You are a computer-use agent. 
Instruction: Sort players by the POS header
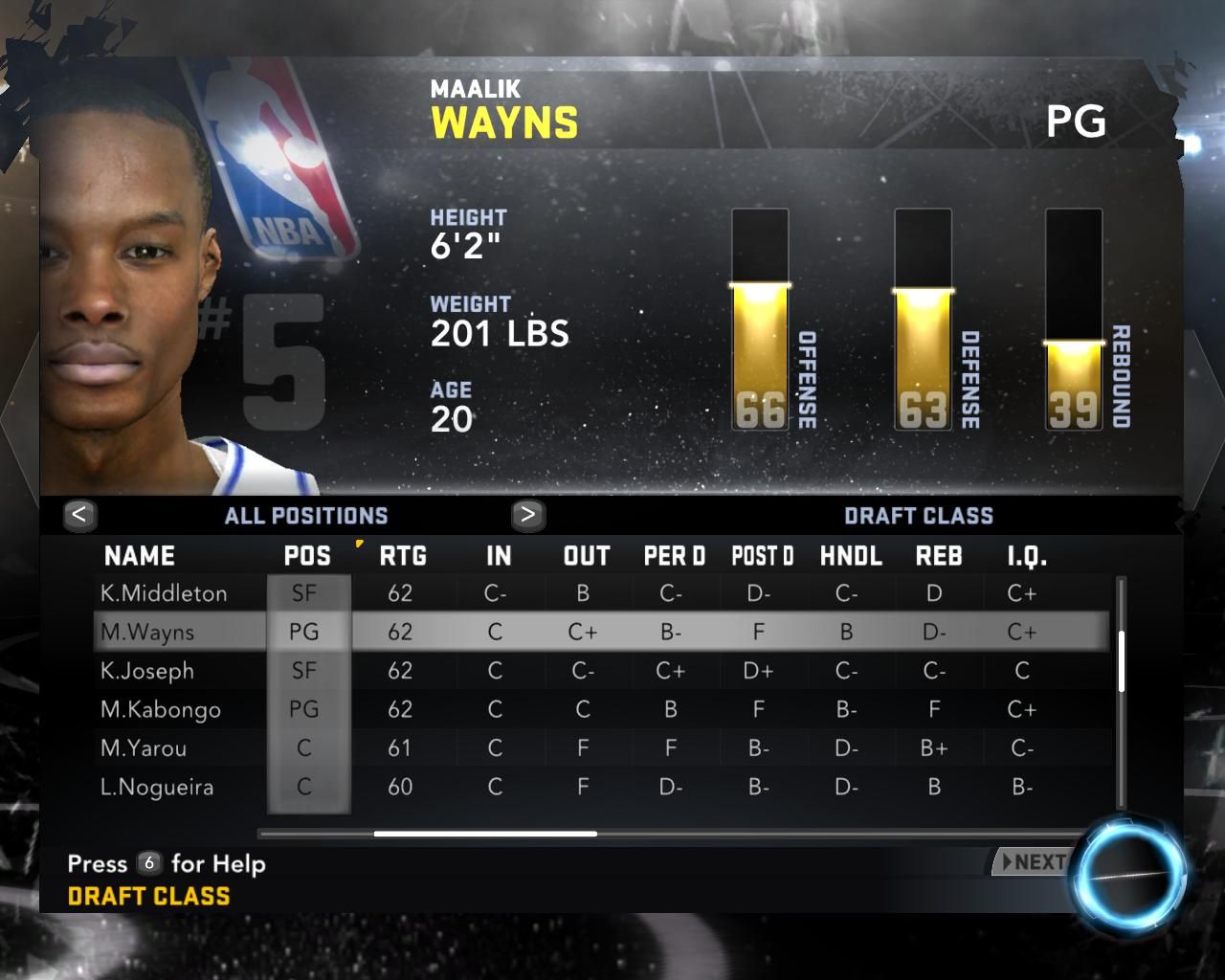click(307, 556)
